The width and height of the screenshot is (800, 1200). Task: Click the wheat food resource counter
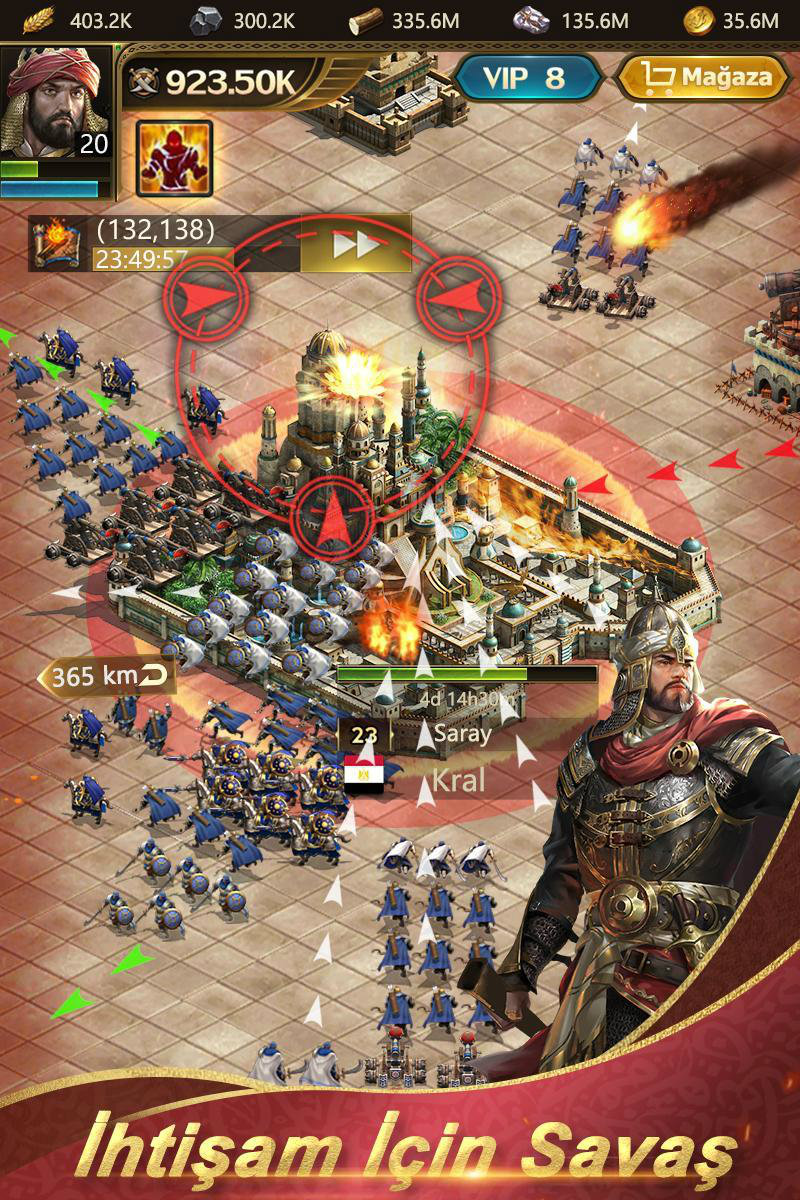point(80,19)
